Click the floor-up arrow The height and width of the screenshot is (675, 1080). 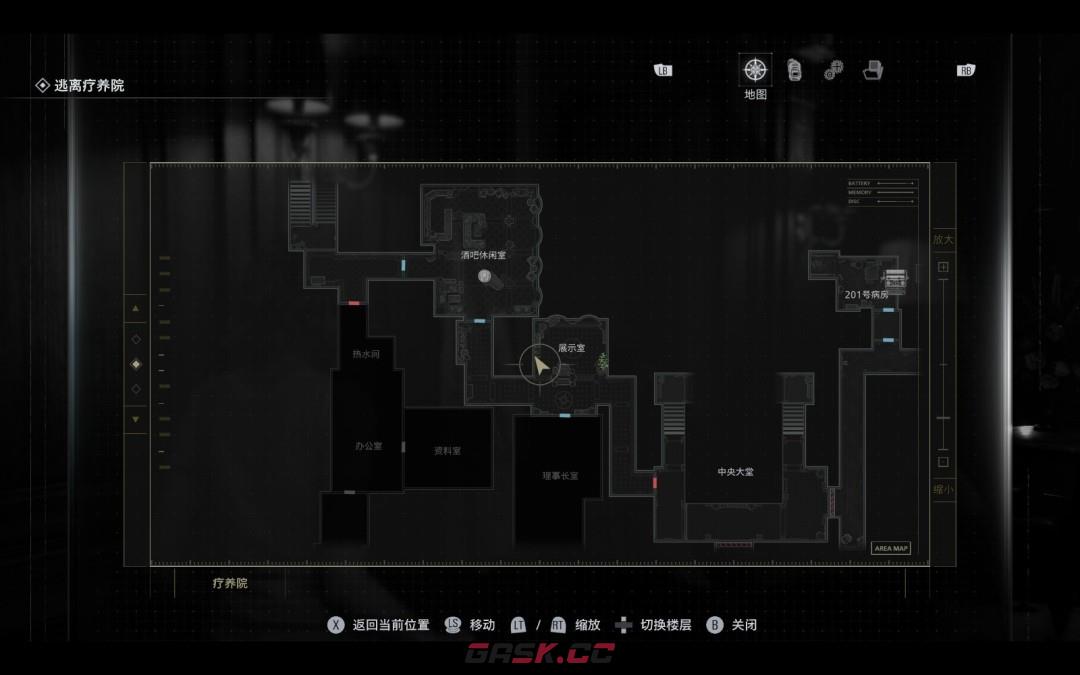coord(136,309)
